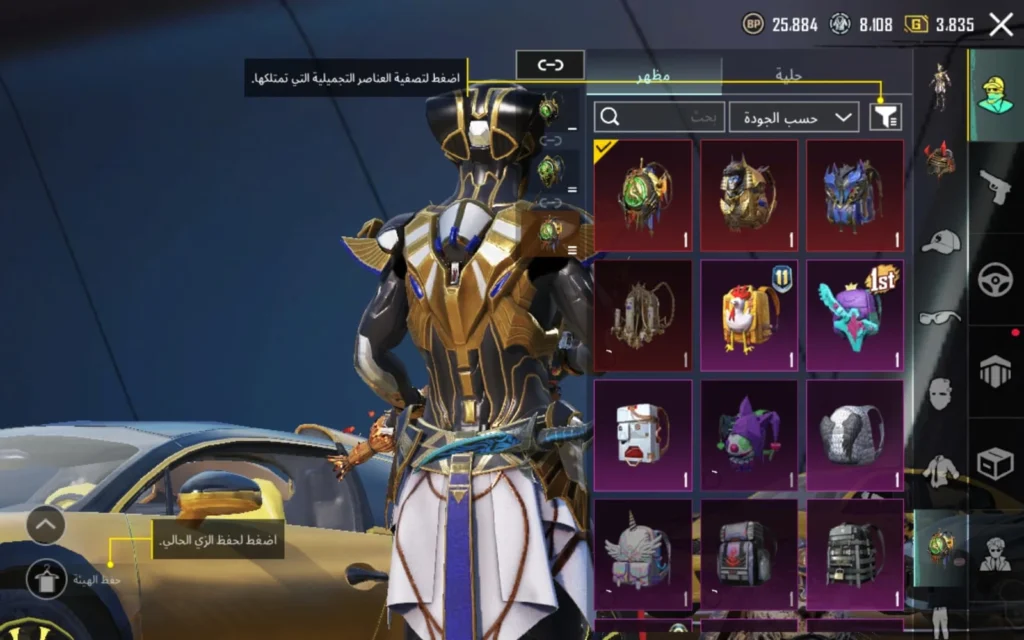Click the link toggle button above backpack levels
Screen dimensions: 1024x640
point(550,65)
